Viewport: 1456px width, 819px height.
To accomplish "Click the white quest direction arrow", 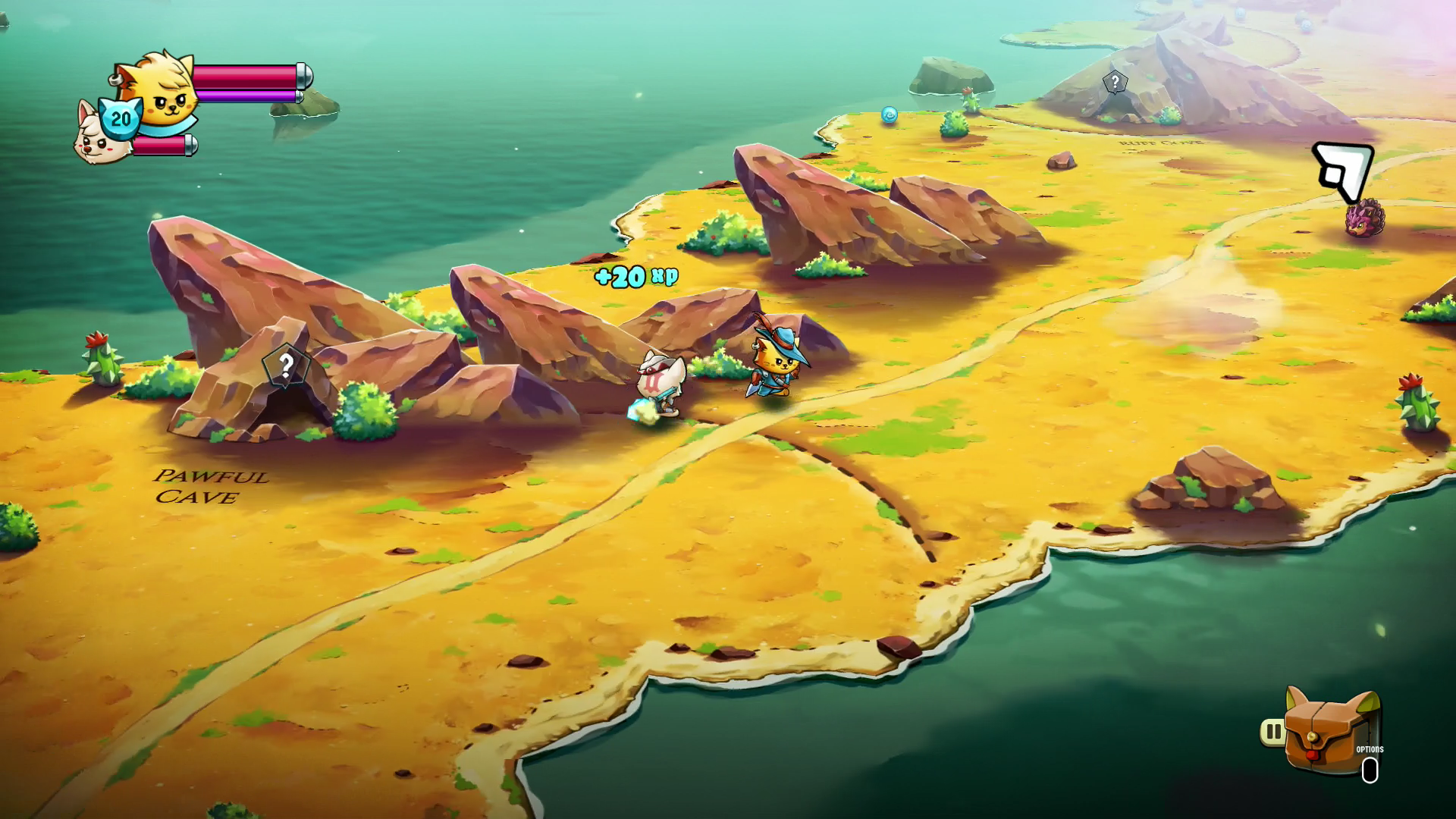I will pyautogui.click(x=1344, y=170).
